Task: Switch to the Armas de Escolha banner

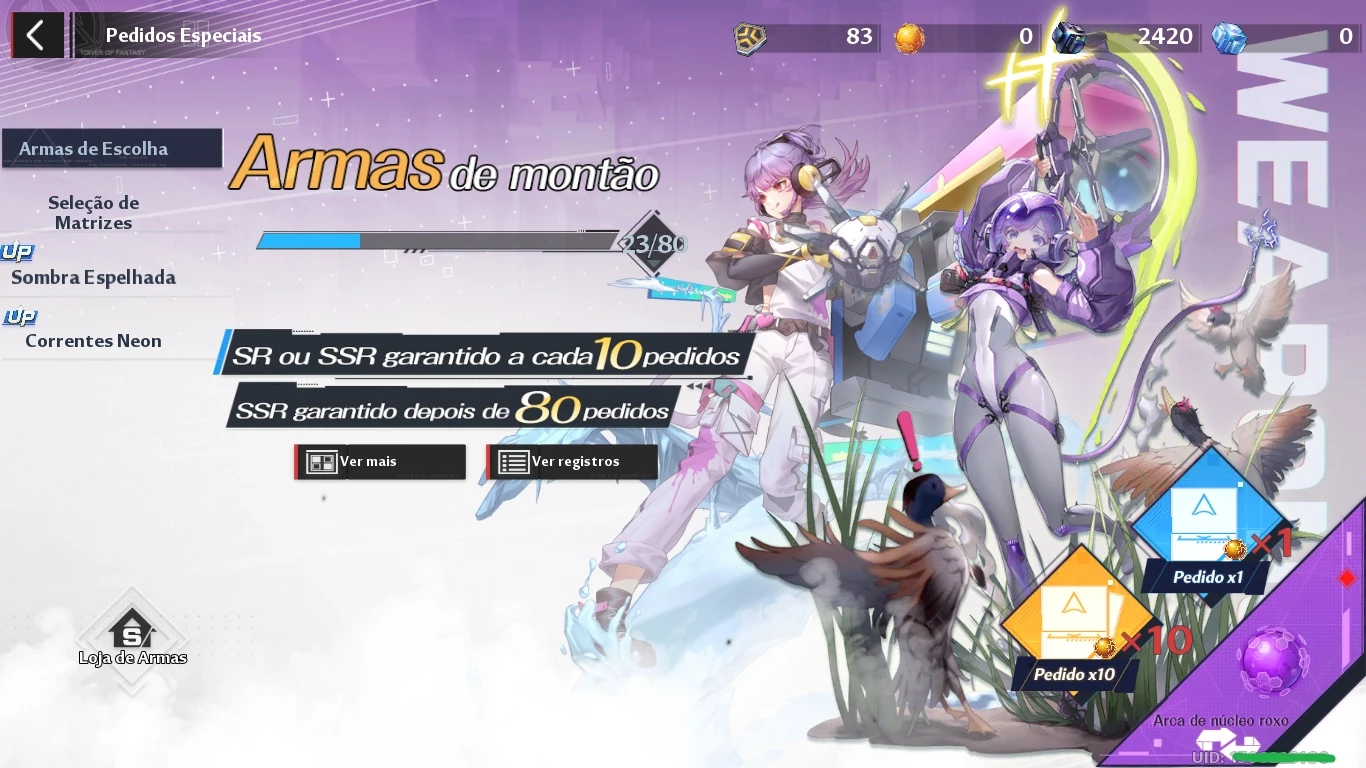Action: (110, 148)
